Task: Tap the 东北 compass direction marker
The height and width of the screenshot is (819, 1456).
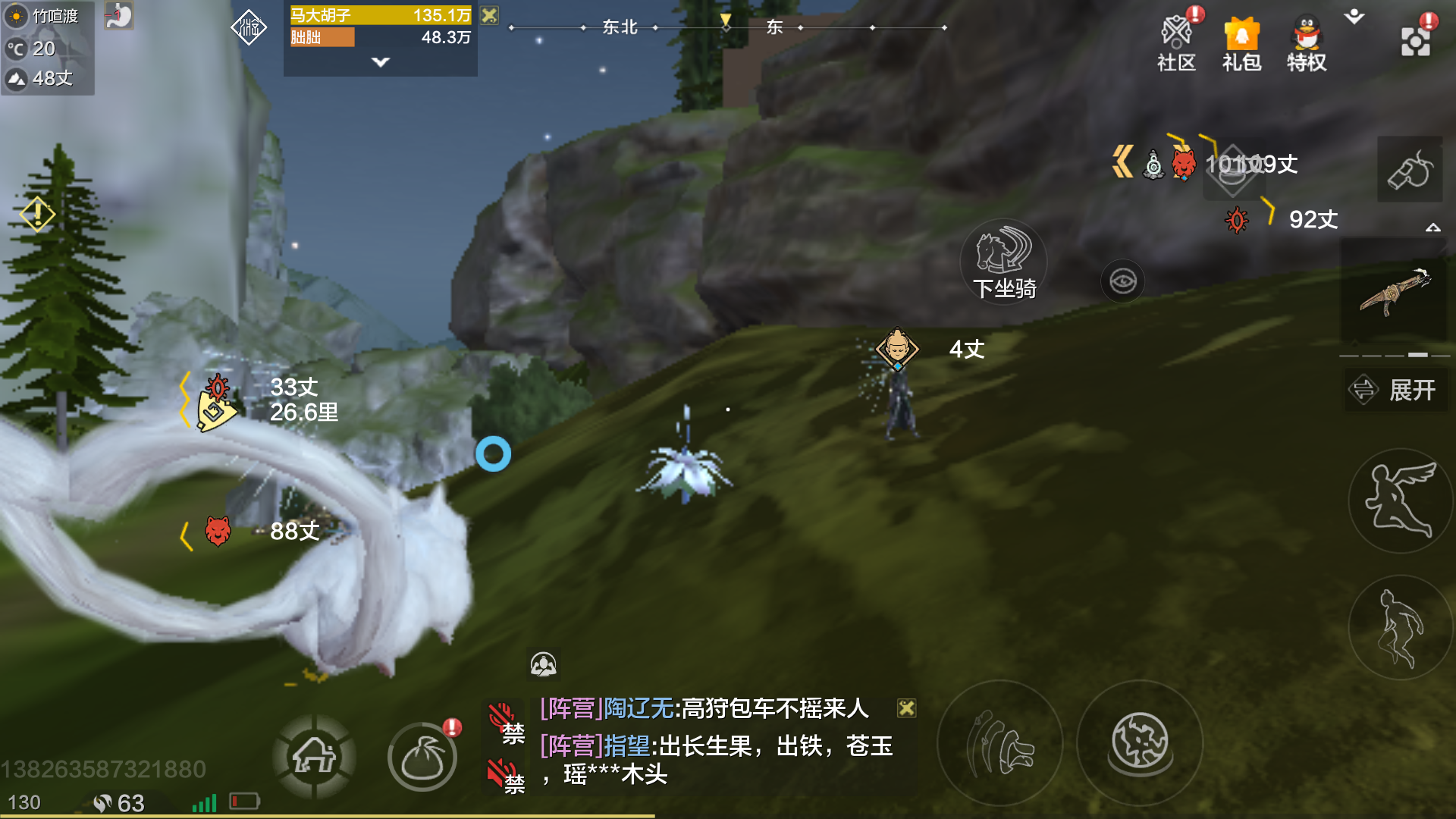Action: [620, 27]
